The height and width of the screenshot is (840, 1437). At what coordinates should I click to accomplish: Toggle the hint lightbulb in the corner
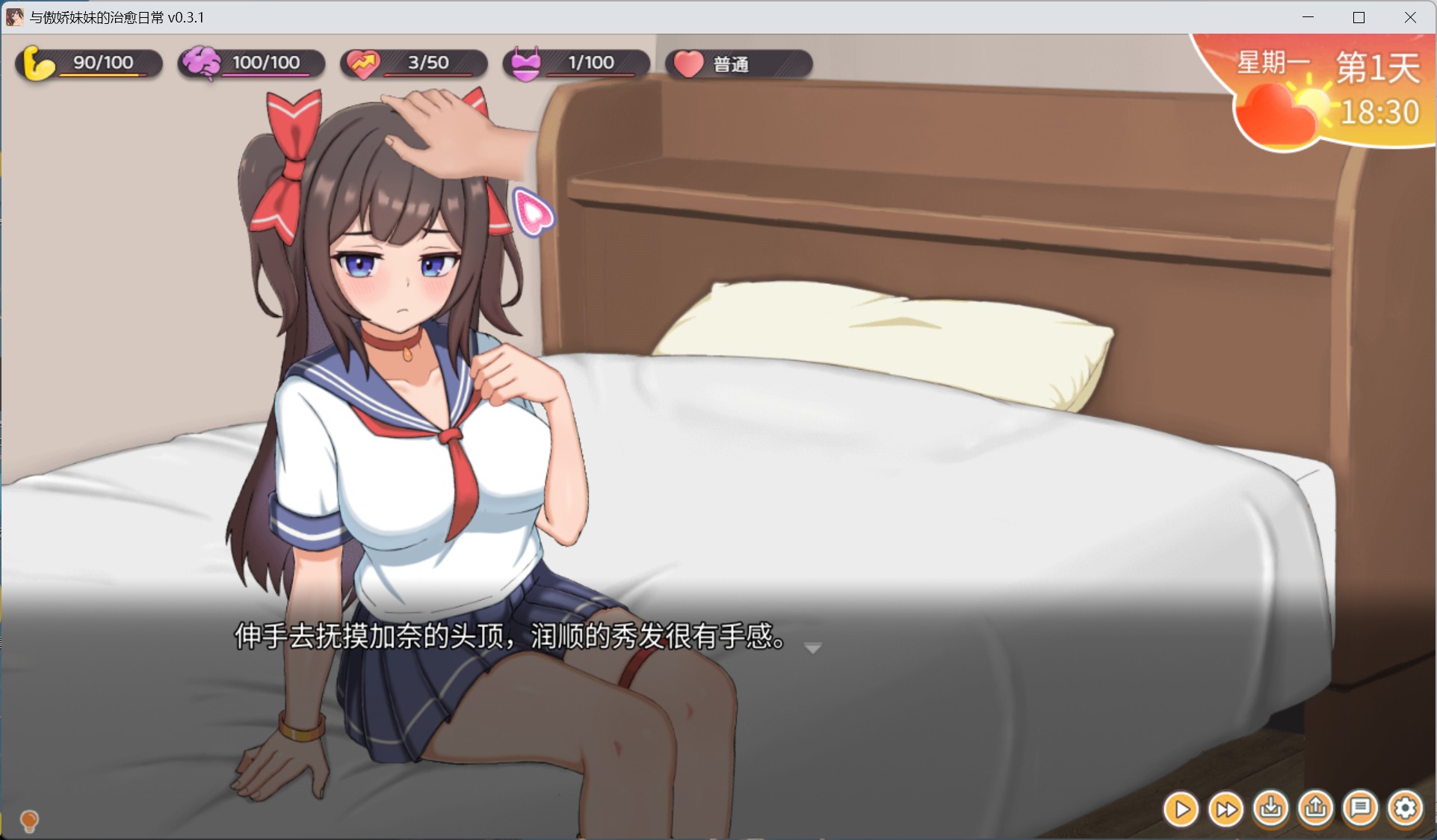pos(30,821)
